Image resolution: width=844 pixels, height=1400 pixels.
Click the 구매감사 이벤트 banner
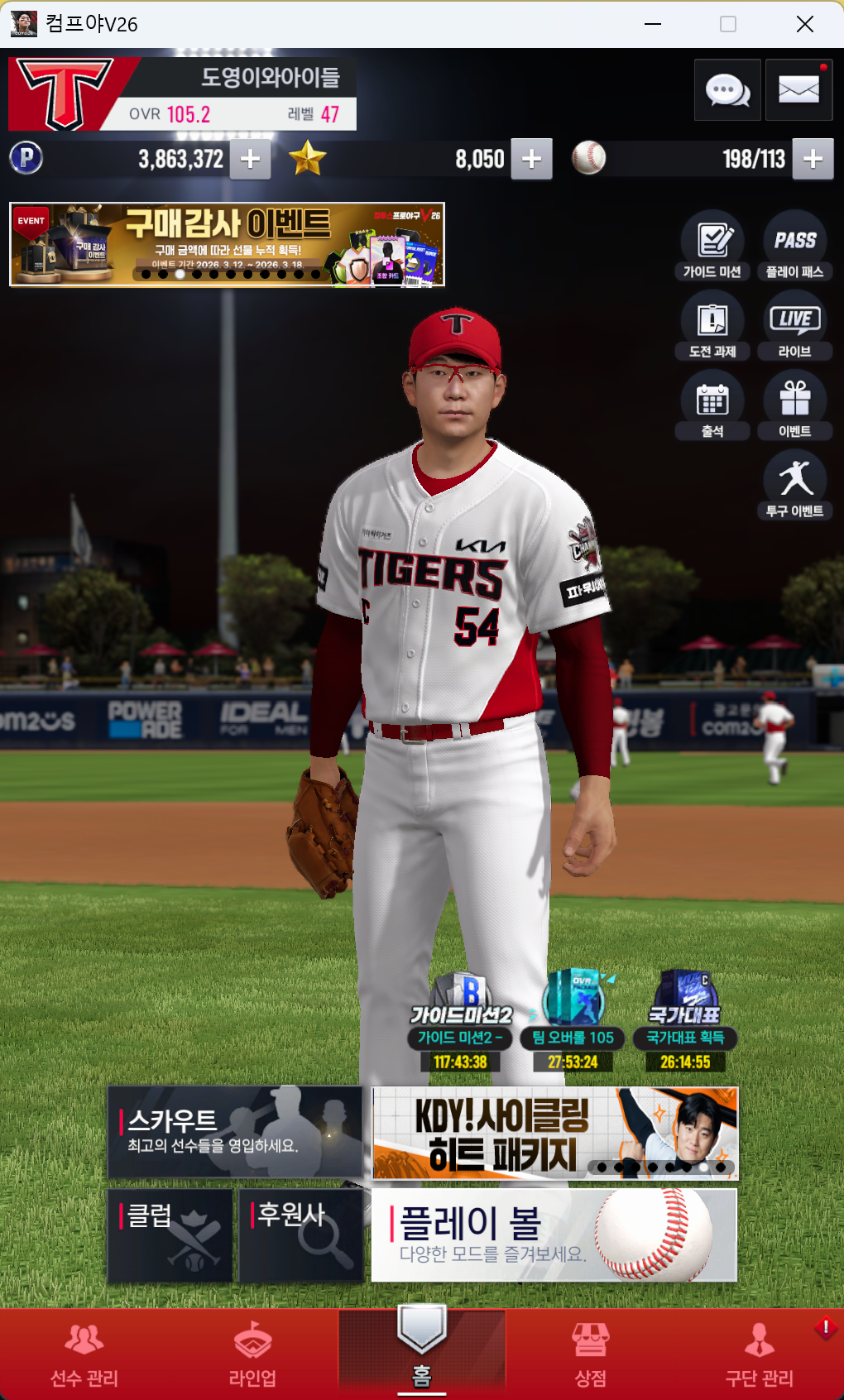click(227, 244)
